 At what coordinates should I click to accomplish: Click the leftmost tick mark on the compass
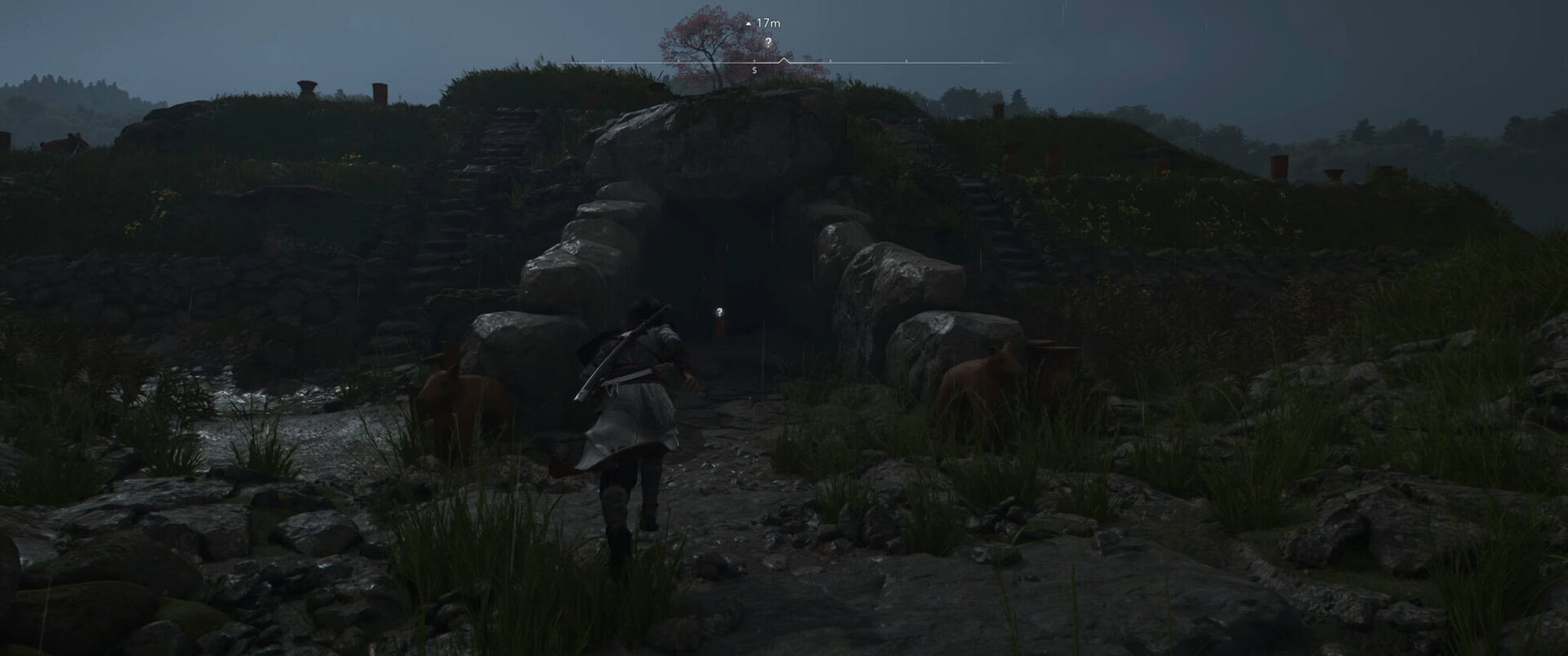[x=602, y=60]
